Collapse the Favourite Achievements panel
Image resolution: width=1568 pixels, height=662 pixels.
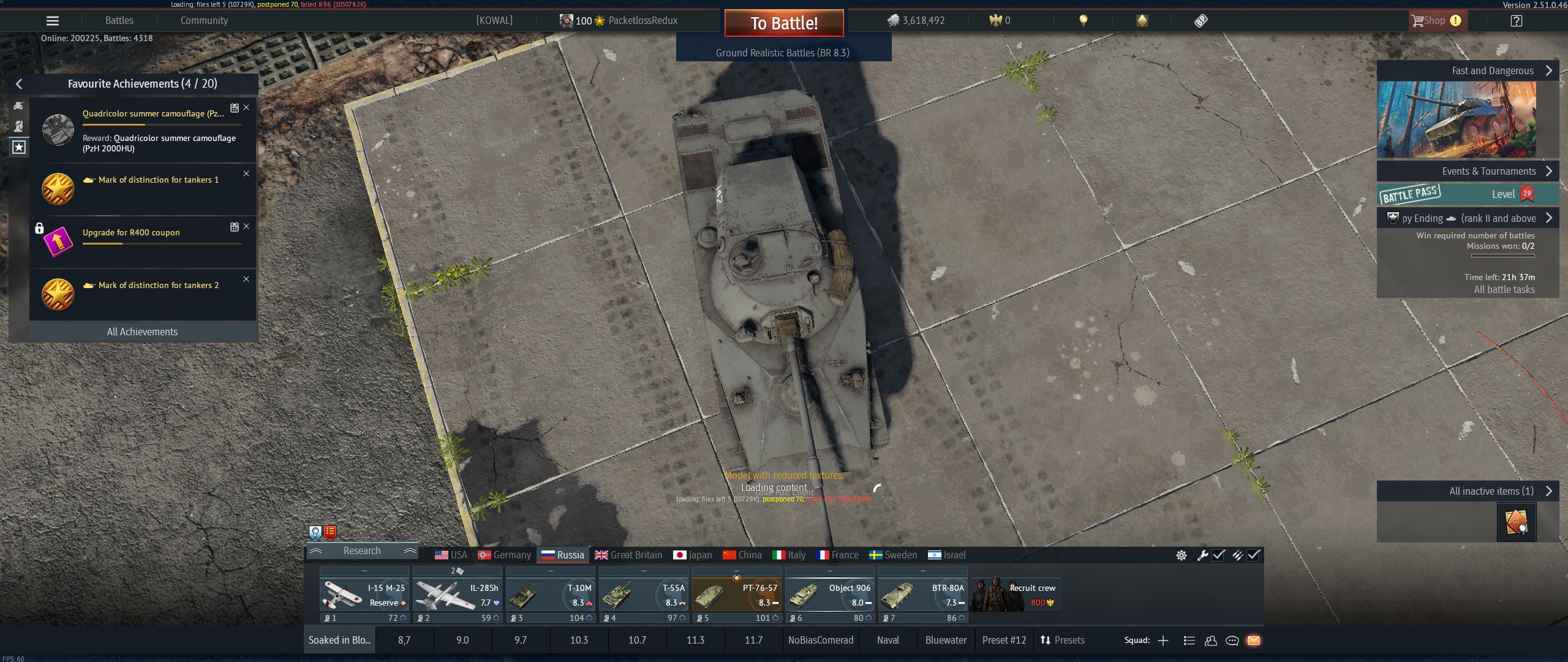tap(19, 84)
